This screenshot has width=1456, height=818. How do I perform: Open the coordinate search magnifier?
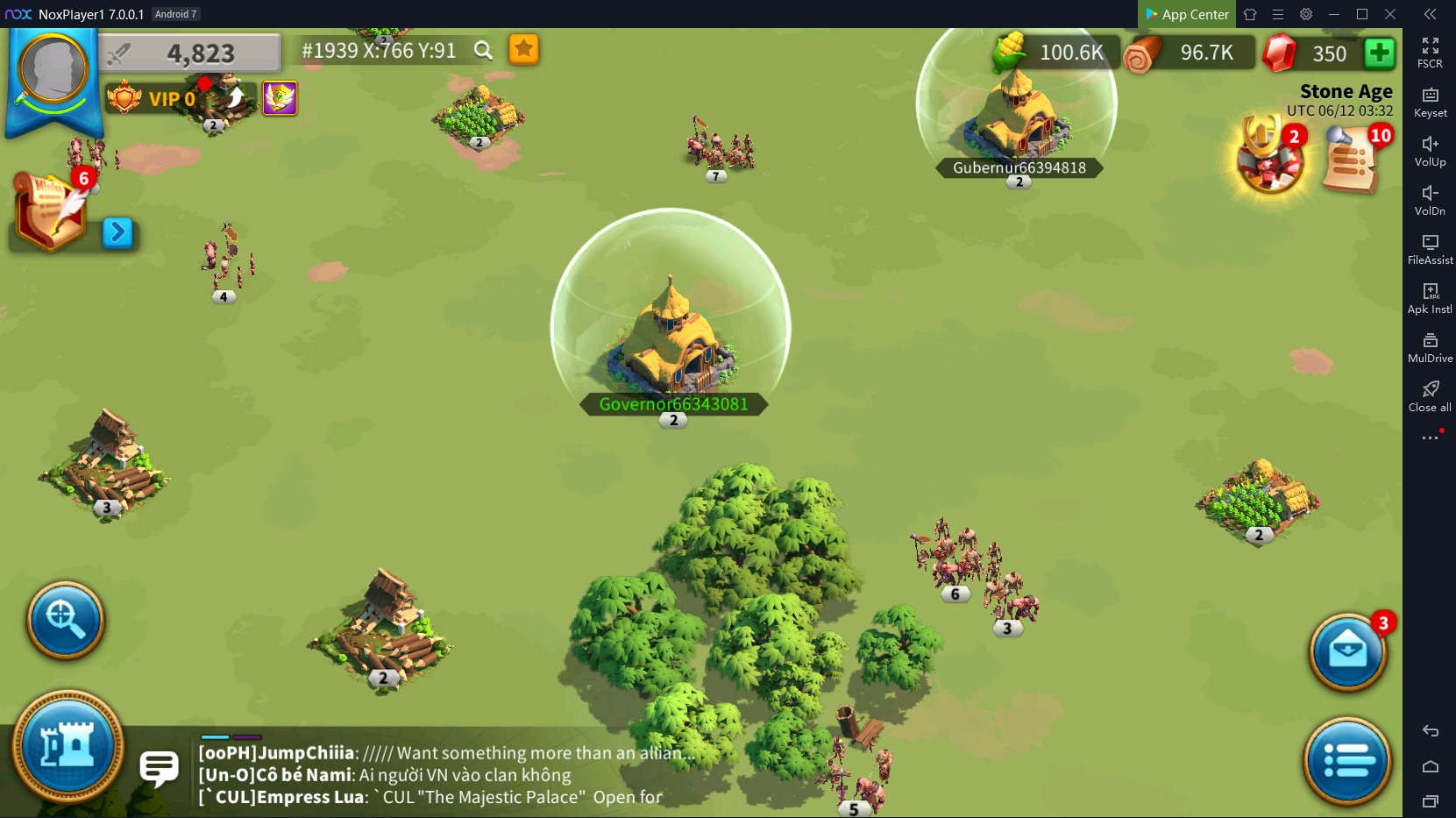tap(483, 51)
